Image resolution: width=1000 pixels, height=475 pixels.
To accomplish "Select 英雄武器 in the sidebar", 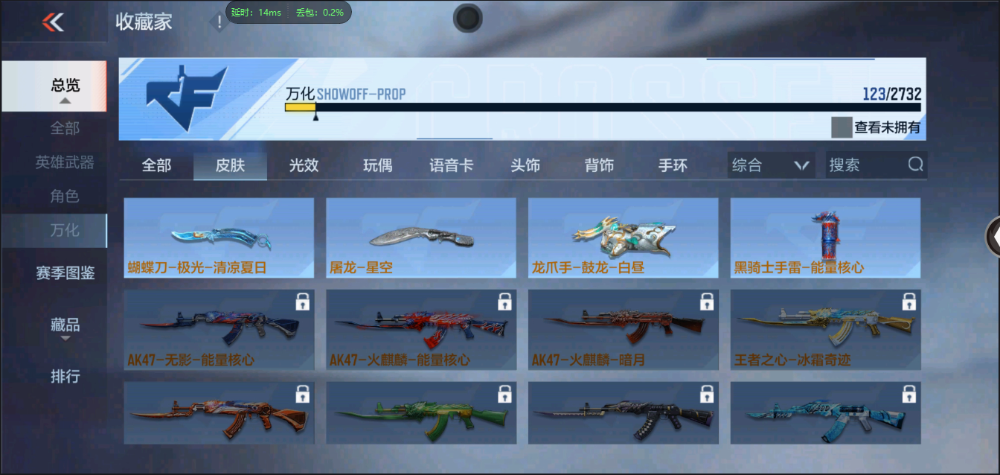I will click(65, 162).
